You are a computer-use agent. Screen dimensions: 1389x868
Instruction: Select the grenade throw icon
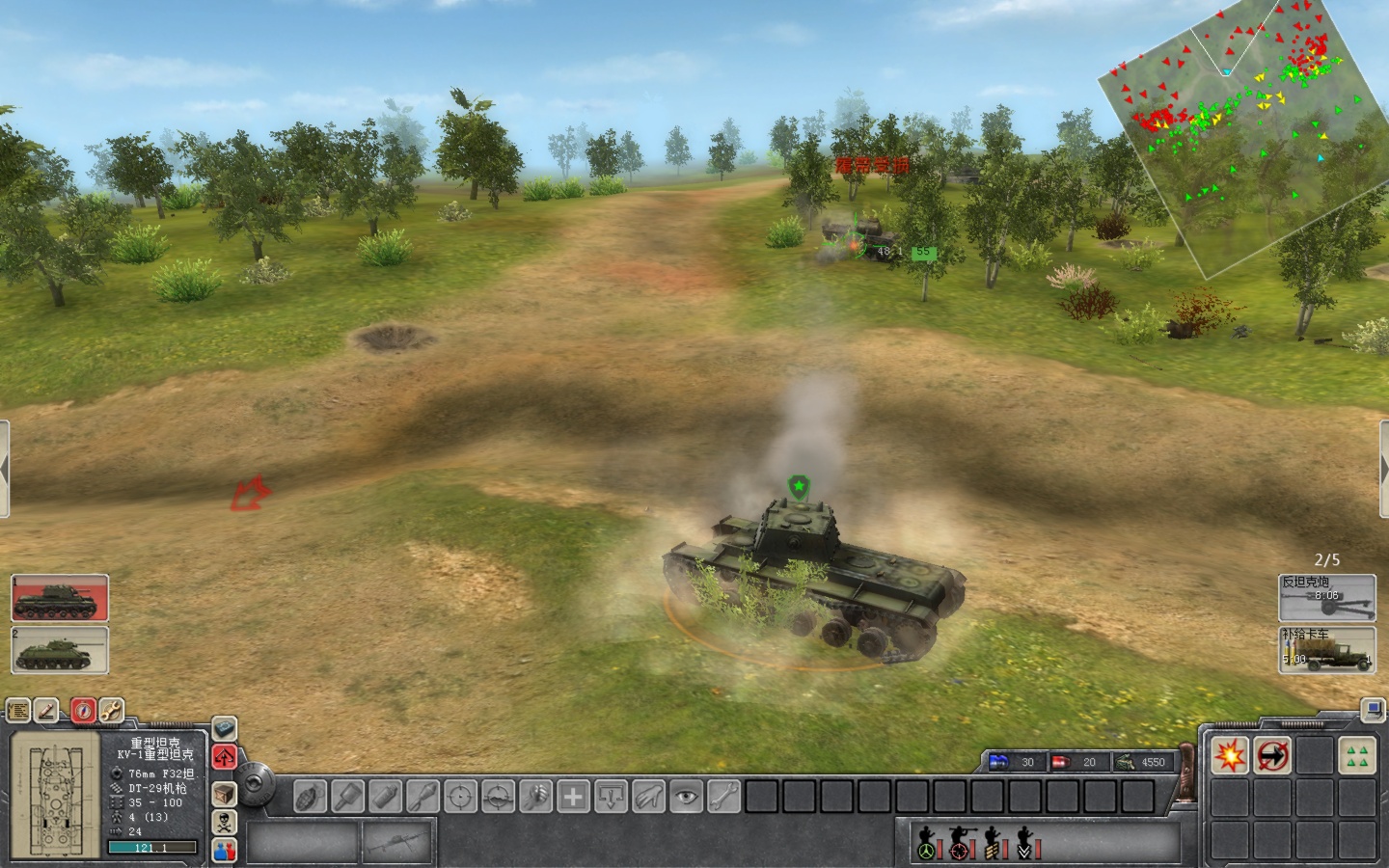coord(309,797)
